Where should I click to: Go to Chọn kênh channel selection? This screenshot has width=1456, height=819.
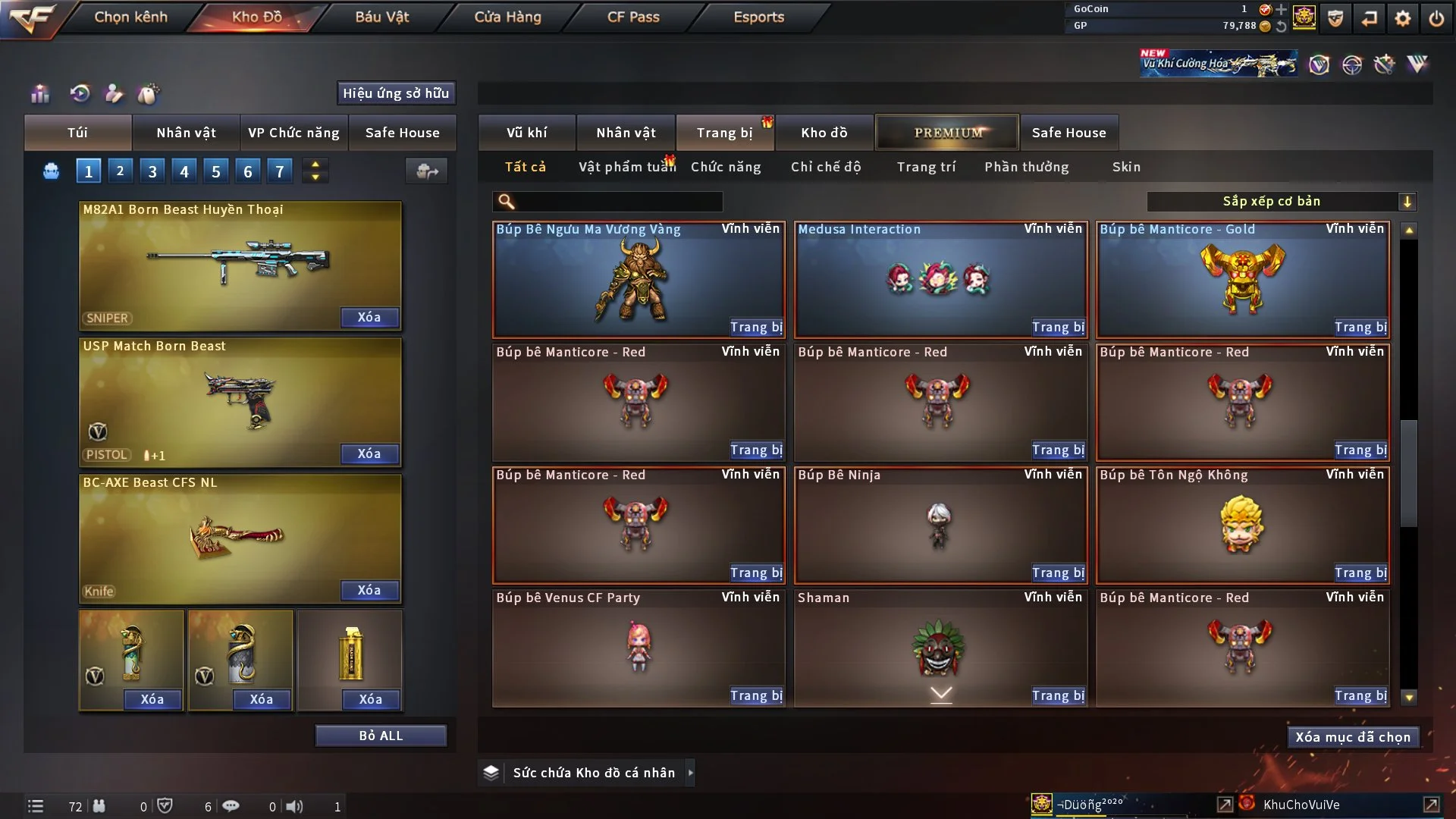130,17
